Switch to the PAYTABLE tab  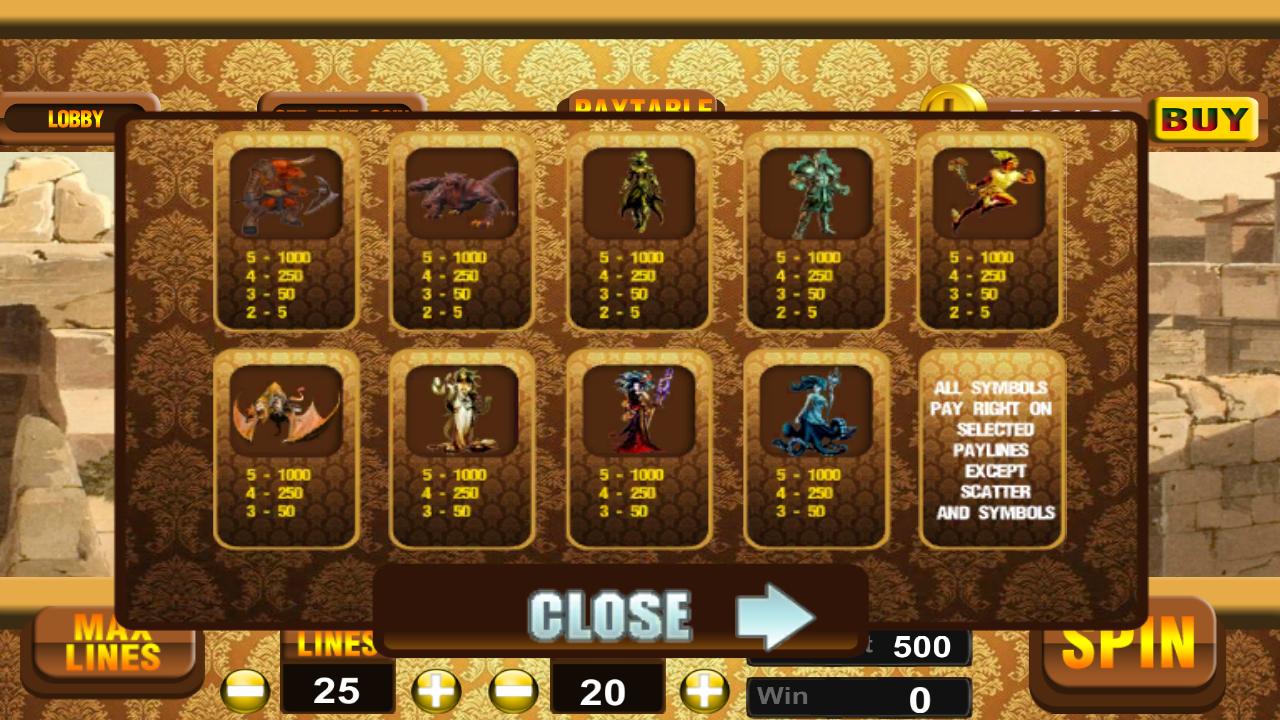click(640, 108)
